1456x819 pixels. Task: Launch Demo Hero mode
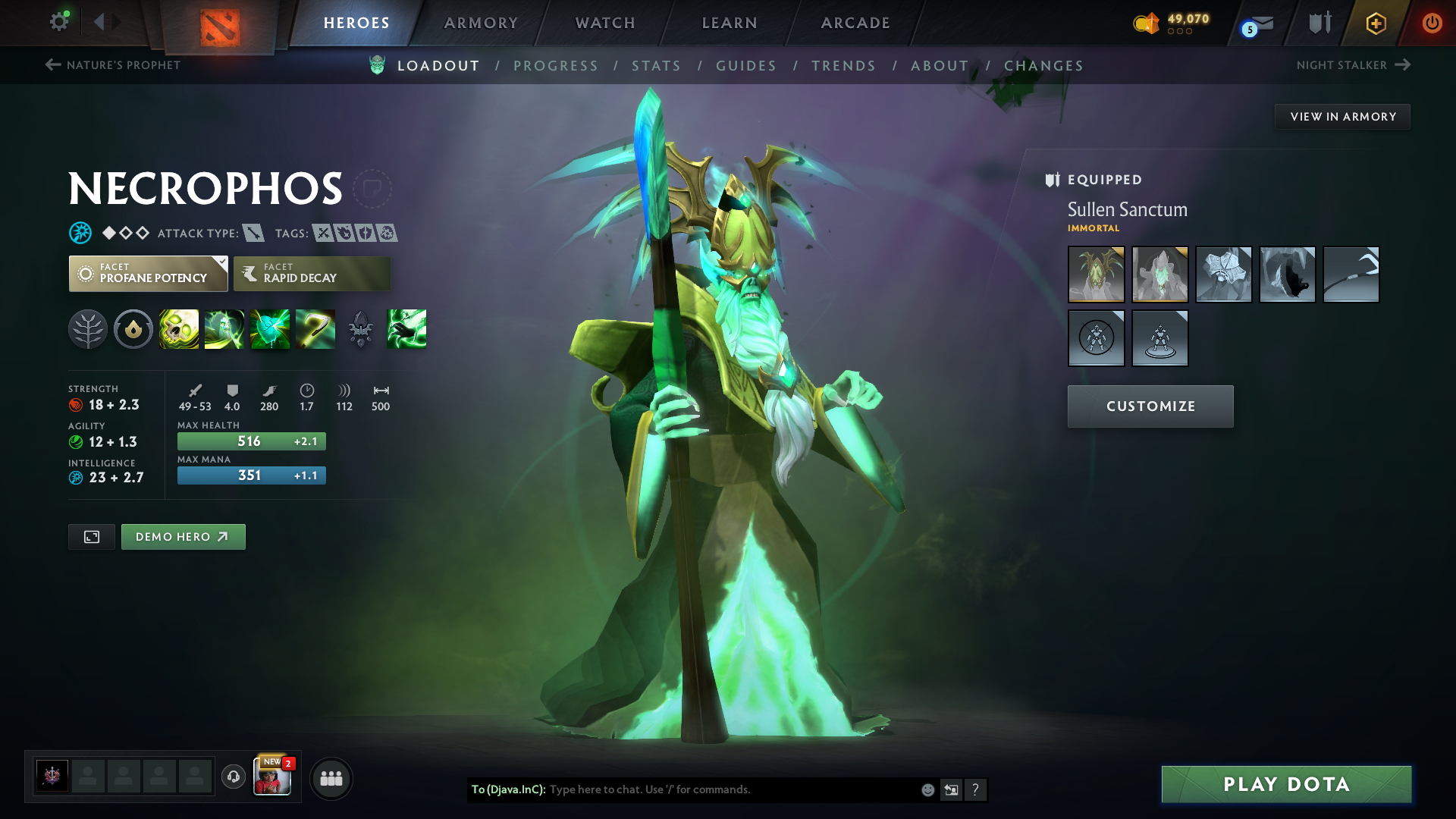click(x=183, y=537)
